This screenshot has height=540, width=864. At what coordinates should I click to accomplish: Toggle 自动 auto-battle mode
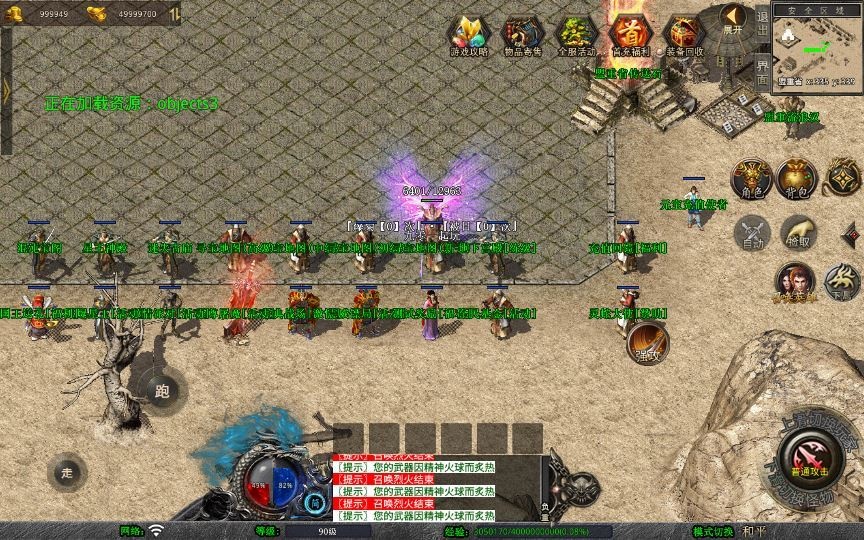pyautogui.click(x=752, y=234)
